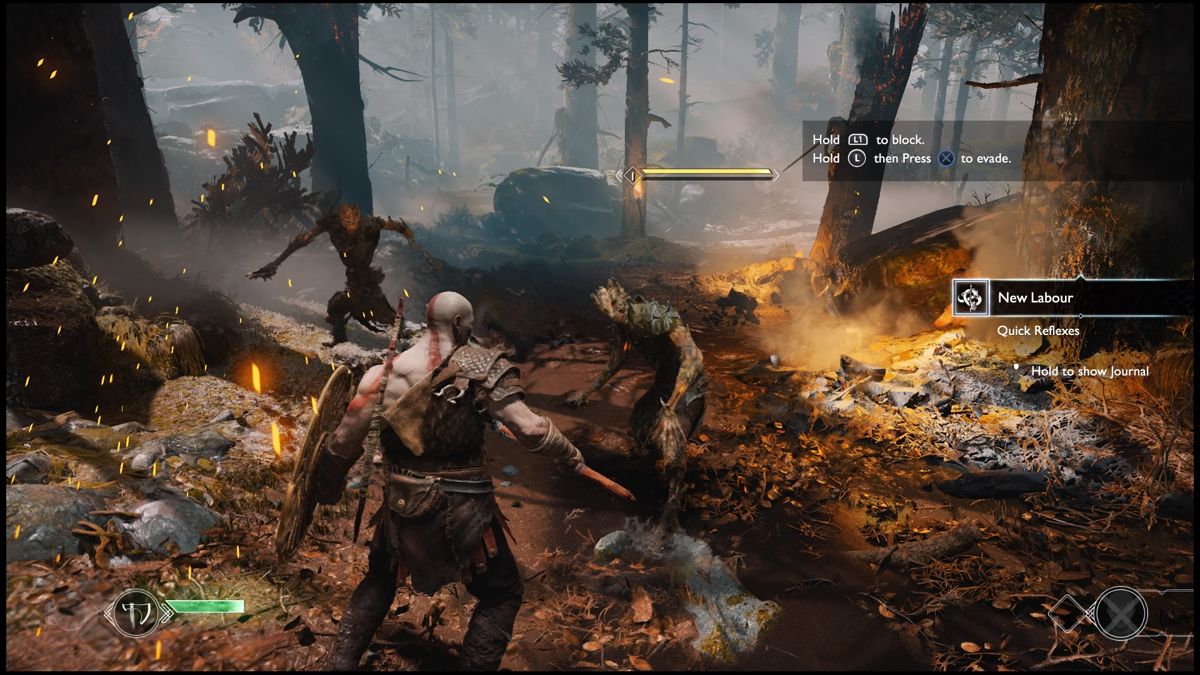1200x675 pixels.
Task: Select the New Labour emblem icon
Action: (970, 298)
